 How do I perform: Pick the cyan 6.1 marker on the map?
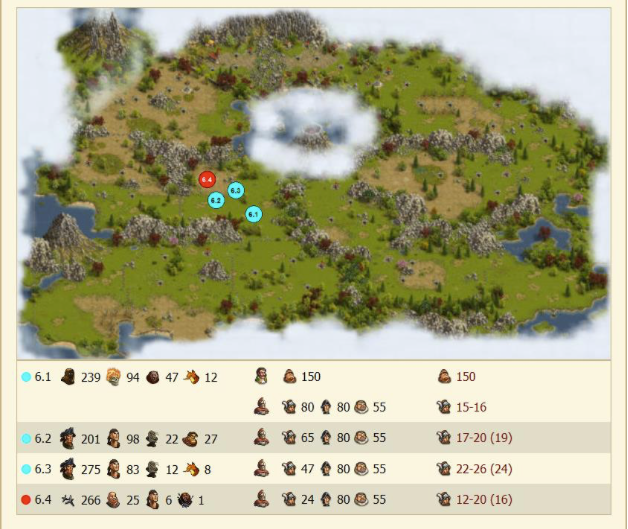coord(253,214)
